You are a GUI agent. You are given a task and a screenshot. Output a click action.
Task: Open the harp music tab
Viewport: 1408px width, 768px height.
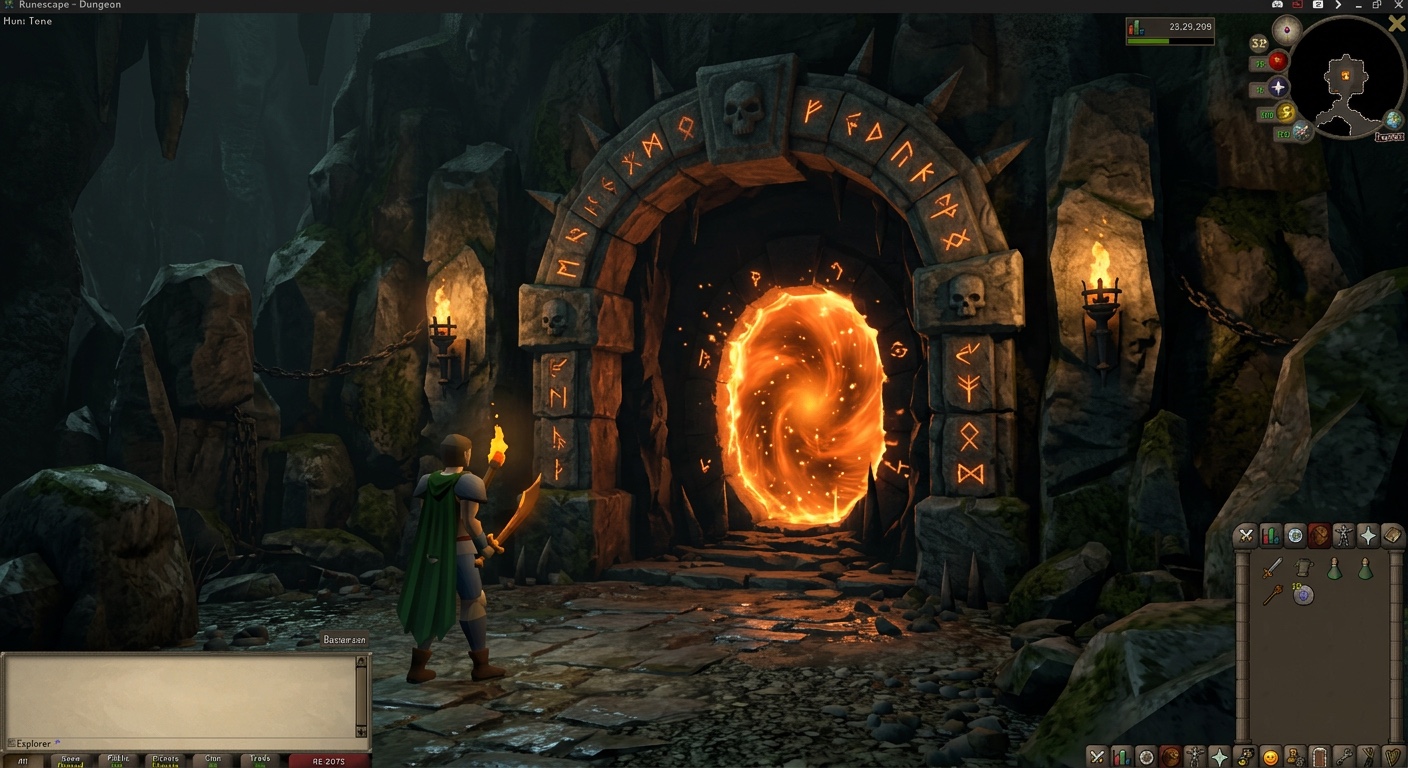tap(1393, 756)
